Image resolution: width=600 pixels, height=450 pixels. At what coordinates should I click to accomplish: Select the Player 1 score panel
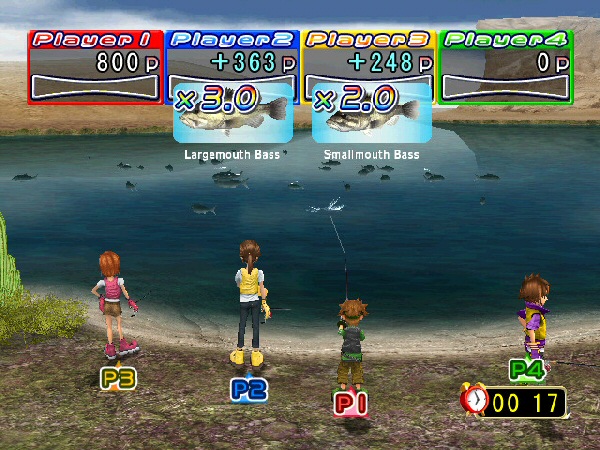click(x=95, y=66)
